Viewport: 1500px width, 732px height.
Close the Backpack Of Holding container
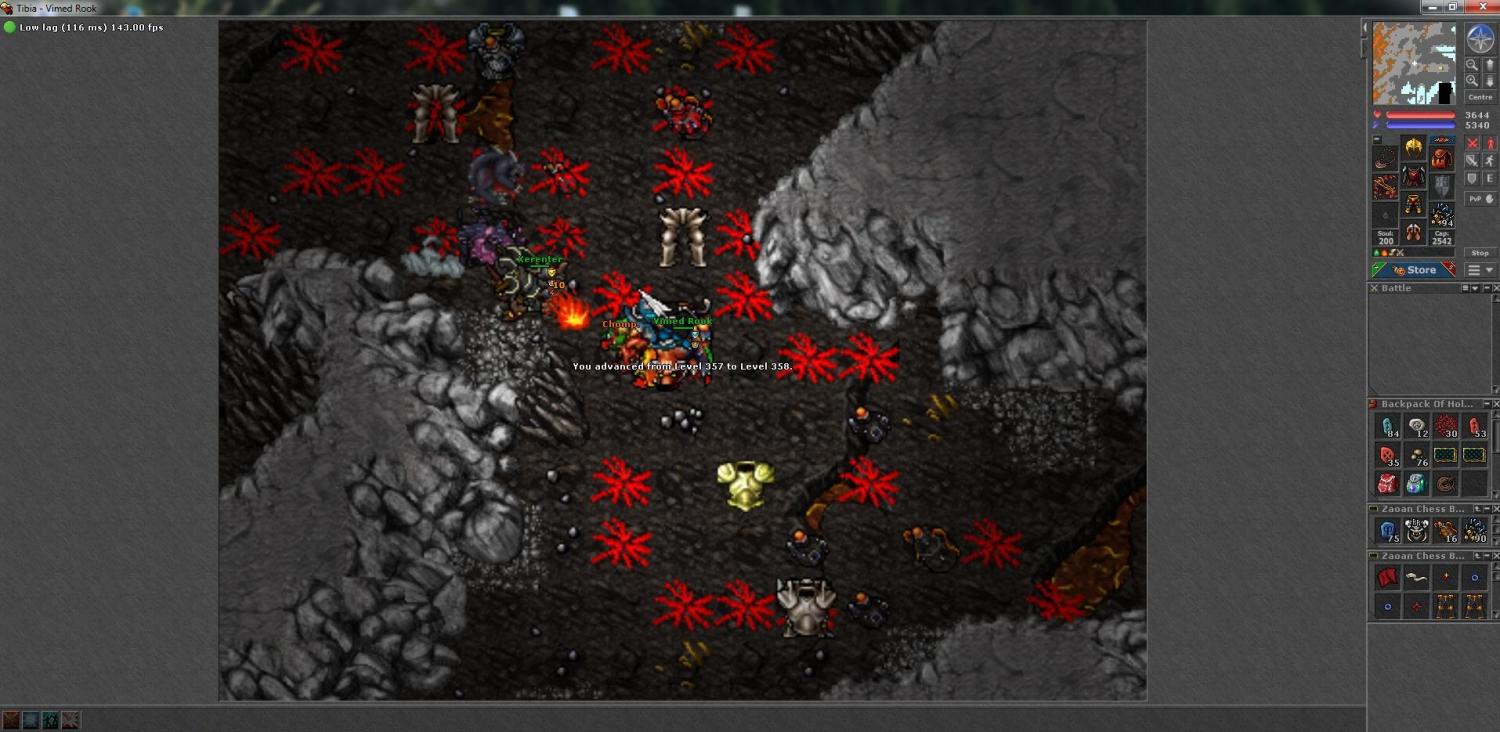tap(1494, 404)
